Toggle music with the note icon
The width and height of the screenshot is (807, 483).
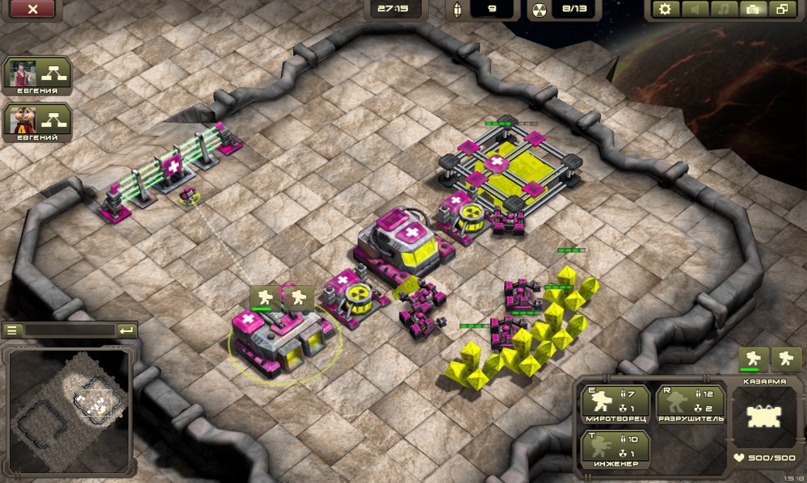(x=724, y=9)
